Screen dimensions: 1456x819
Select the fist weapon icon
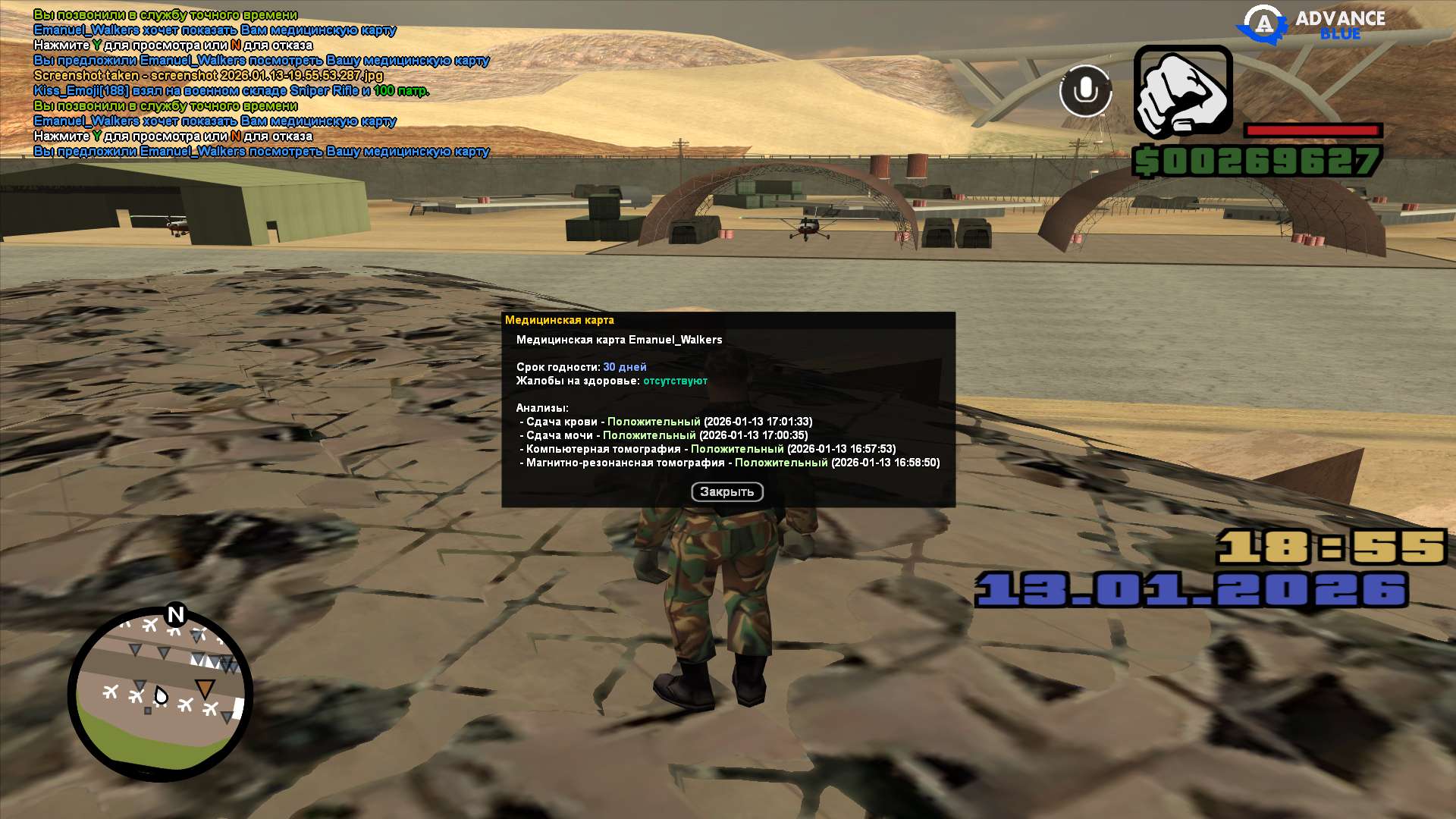[x=1182, y=92]
